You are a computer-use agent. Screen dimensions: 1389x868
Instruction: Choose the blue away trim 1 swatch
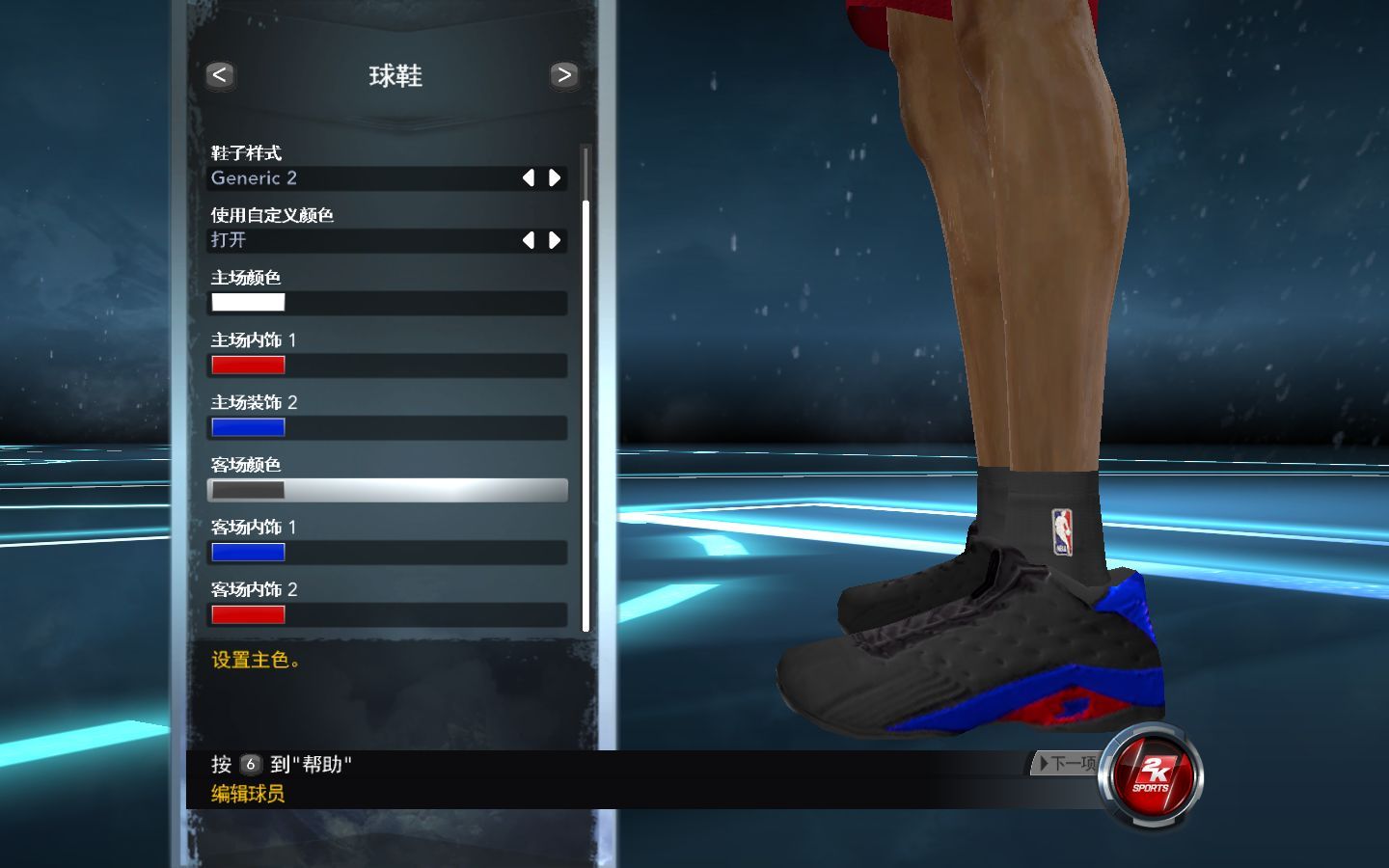(x=248, y=553)
